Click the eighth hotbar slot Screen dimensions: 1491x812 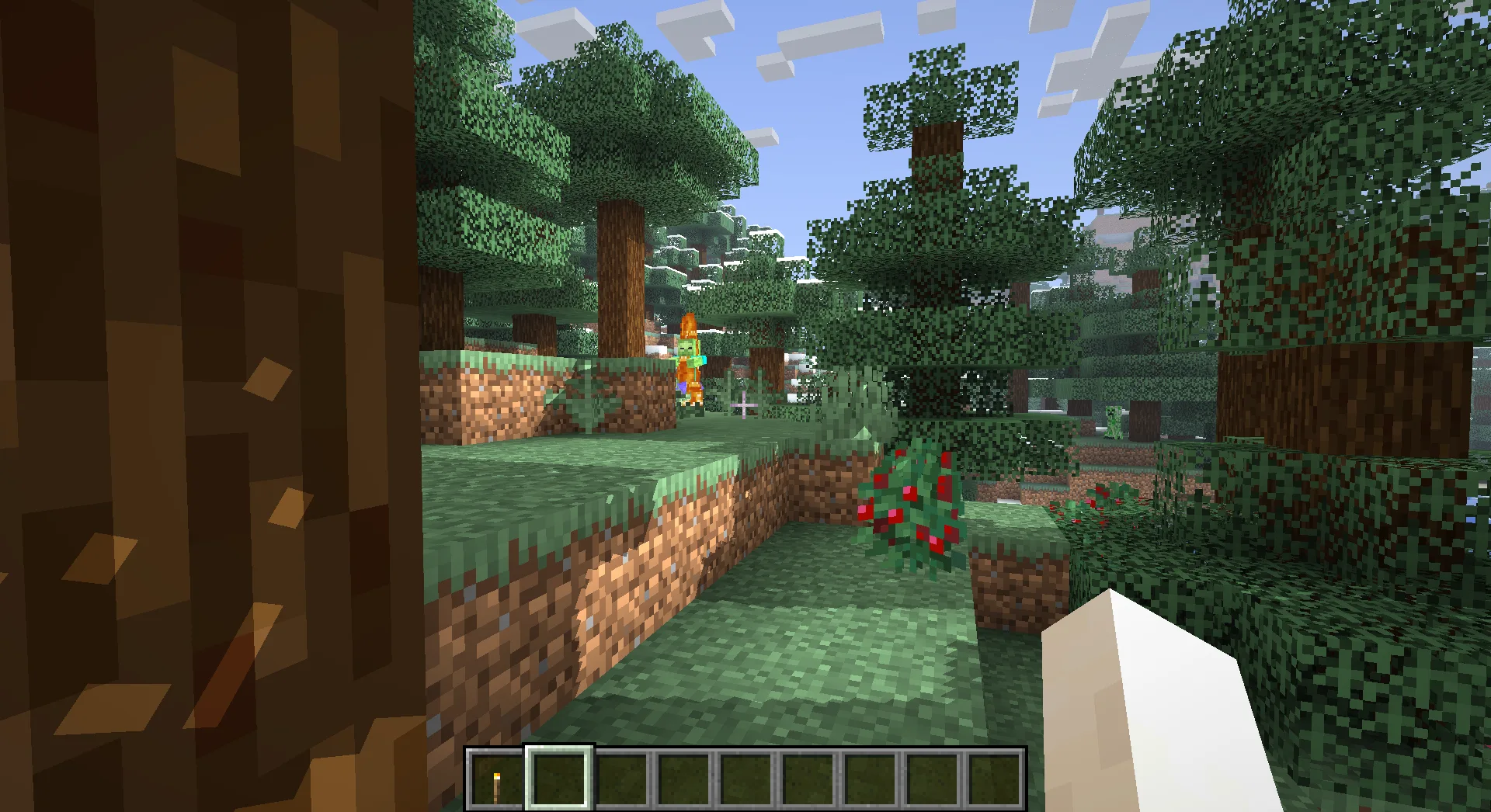click(x=932, y=779)
